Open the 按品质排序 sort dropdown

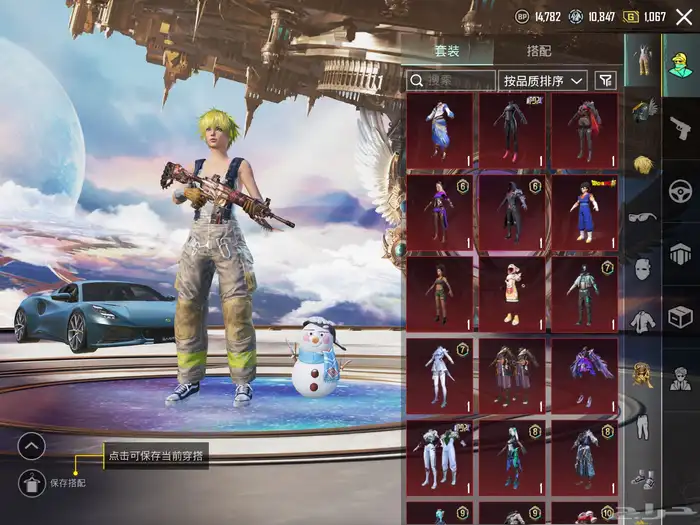(x=544, y=80)
